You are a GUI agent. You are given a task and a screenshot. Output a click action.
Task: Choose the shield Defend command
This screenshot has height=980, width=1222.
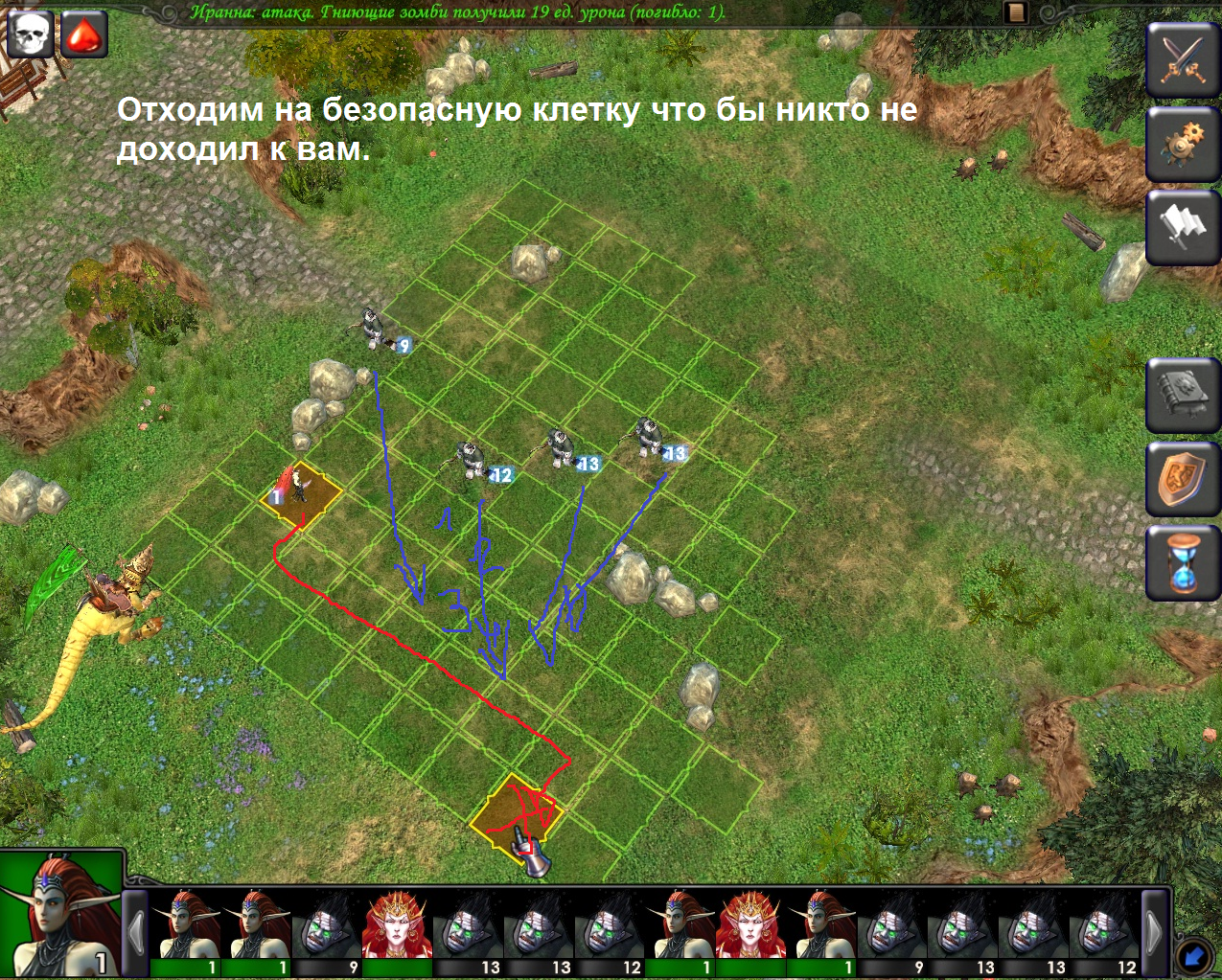coord(1184,479)
